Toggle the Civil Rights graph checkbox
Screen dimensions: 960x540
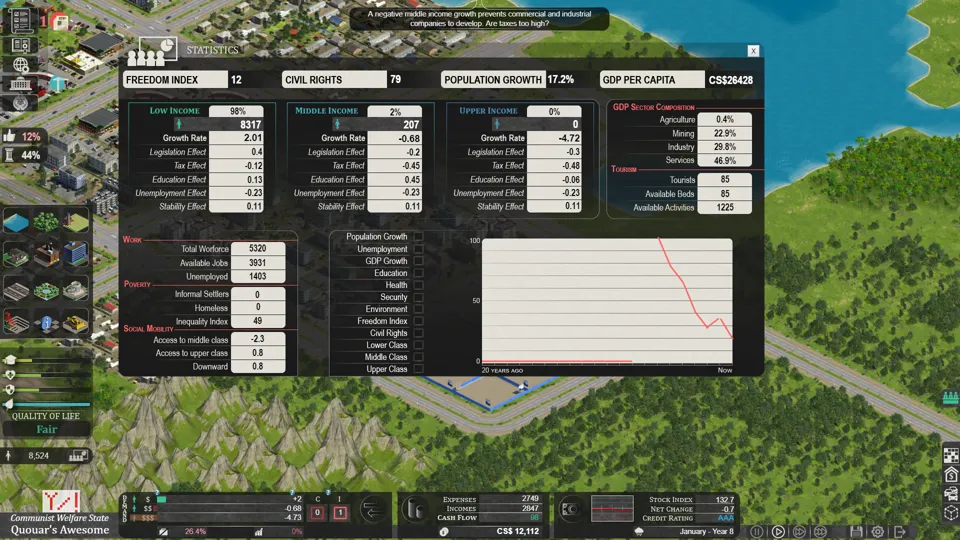(x=418, y=333)
